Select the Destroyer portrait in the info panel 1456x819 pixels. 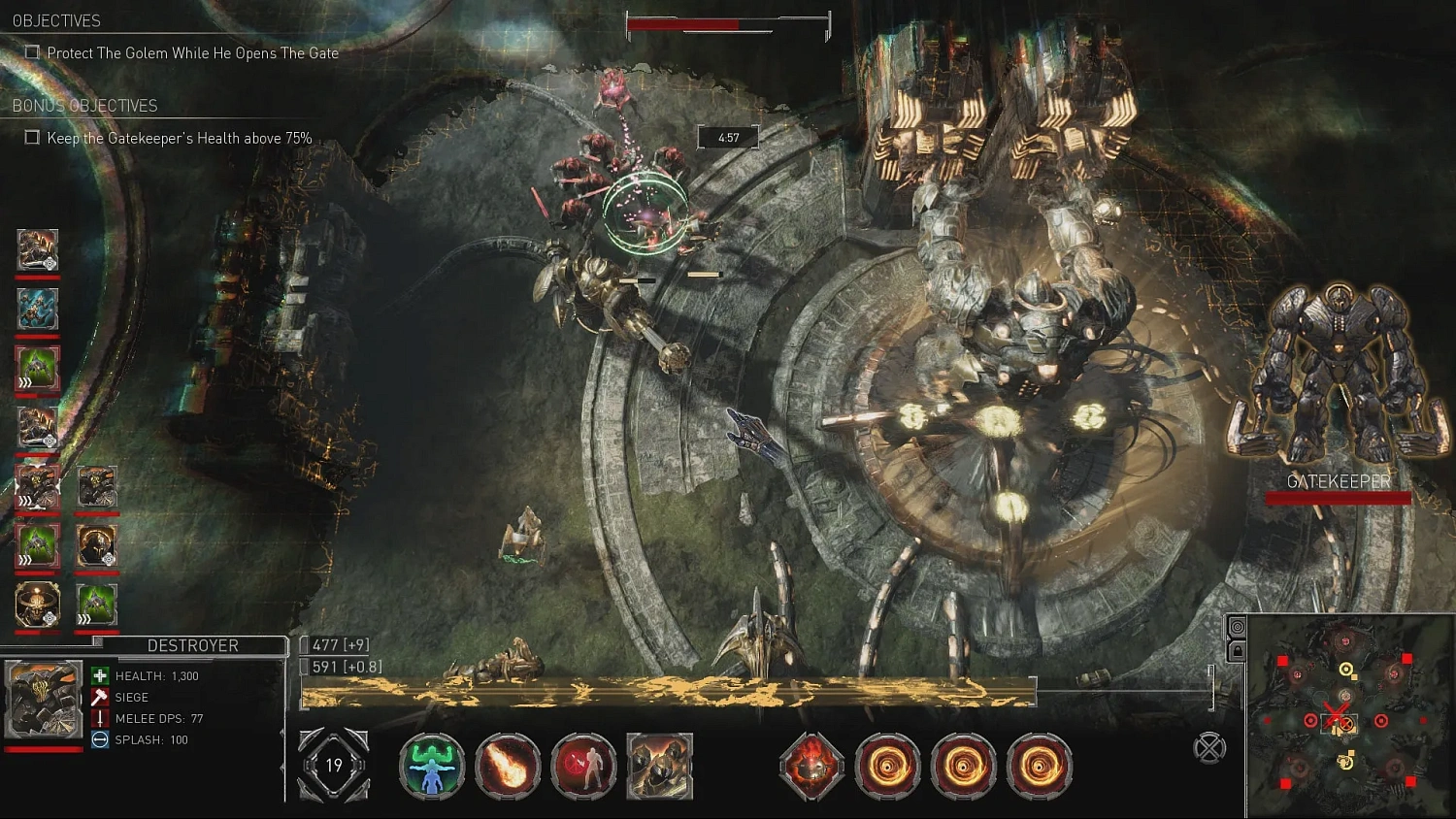click(x=44, y=697)
